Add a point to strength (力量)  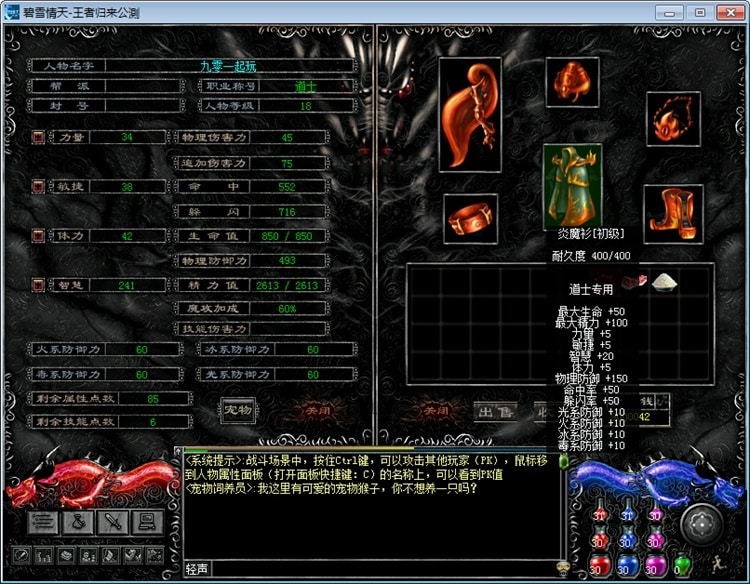point(38,137)
